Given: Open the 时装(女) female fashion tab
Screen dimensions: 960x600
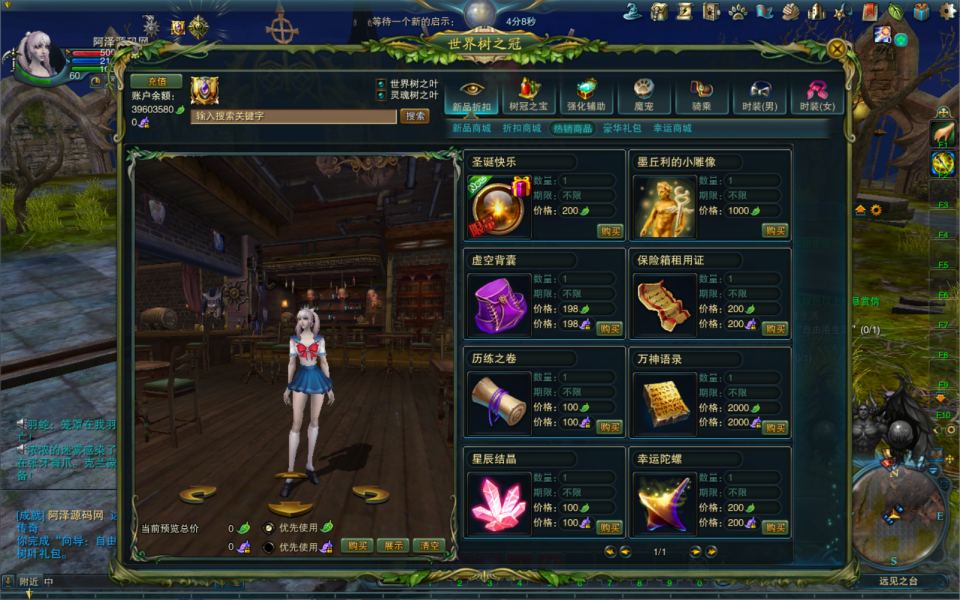Looking at the screenshot, I should point(816,95).
